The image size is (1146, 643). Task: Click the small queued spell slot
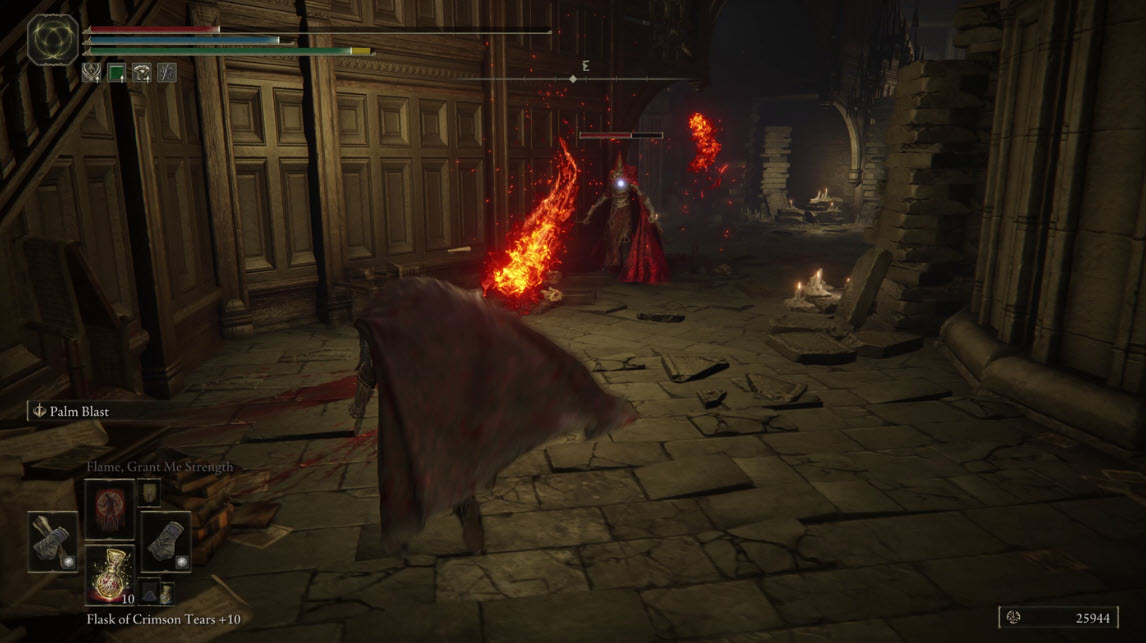click(x=148, y=492)
